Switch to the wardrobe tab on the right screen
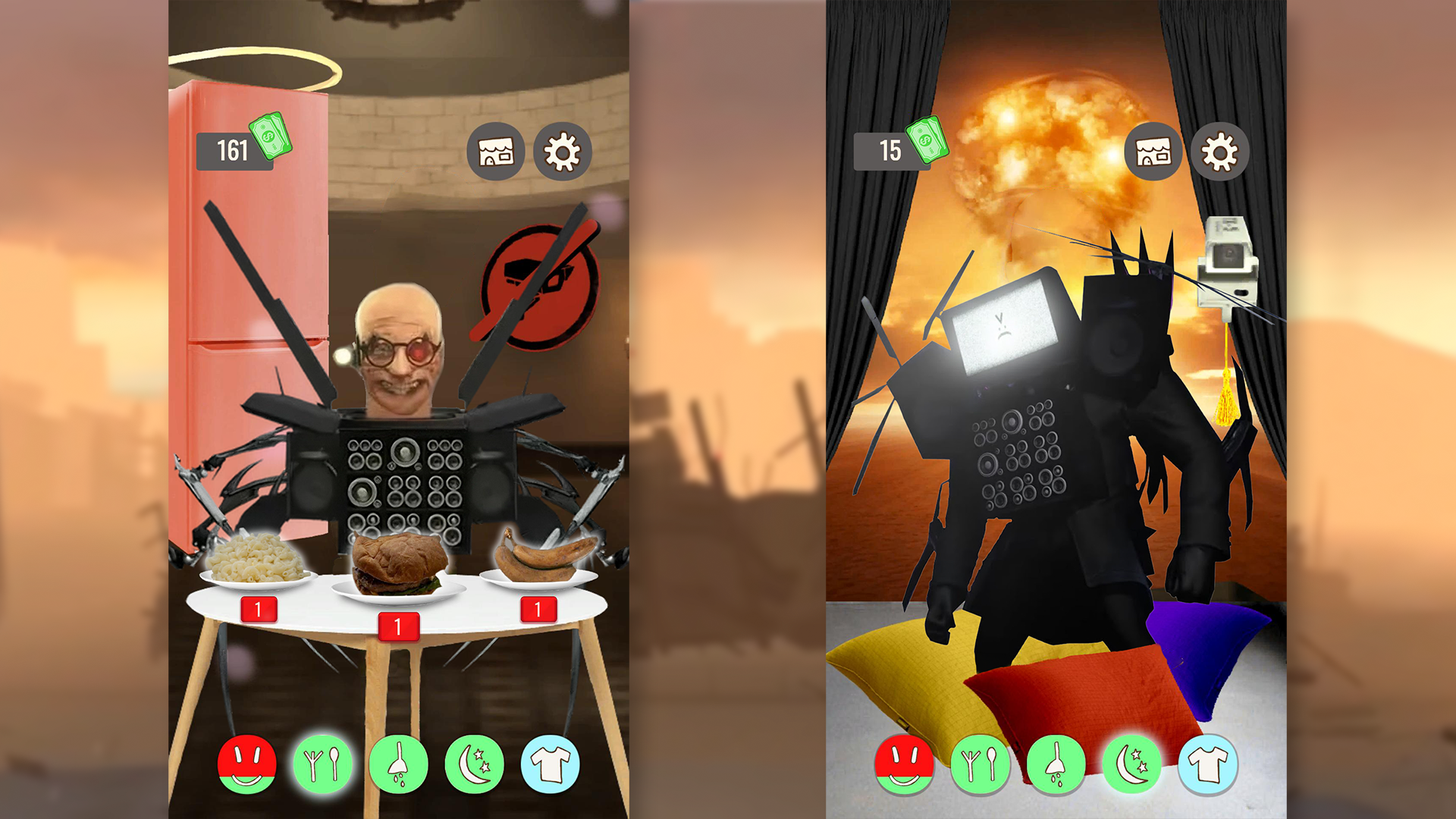This screenshot has width=1456, height=819. pyautogui.click(x=1210, y=764)
